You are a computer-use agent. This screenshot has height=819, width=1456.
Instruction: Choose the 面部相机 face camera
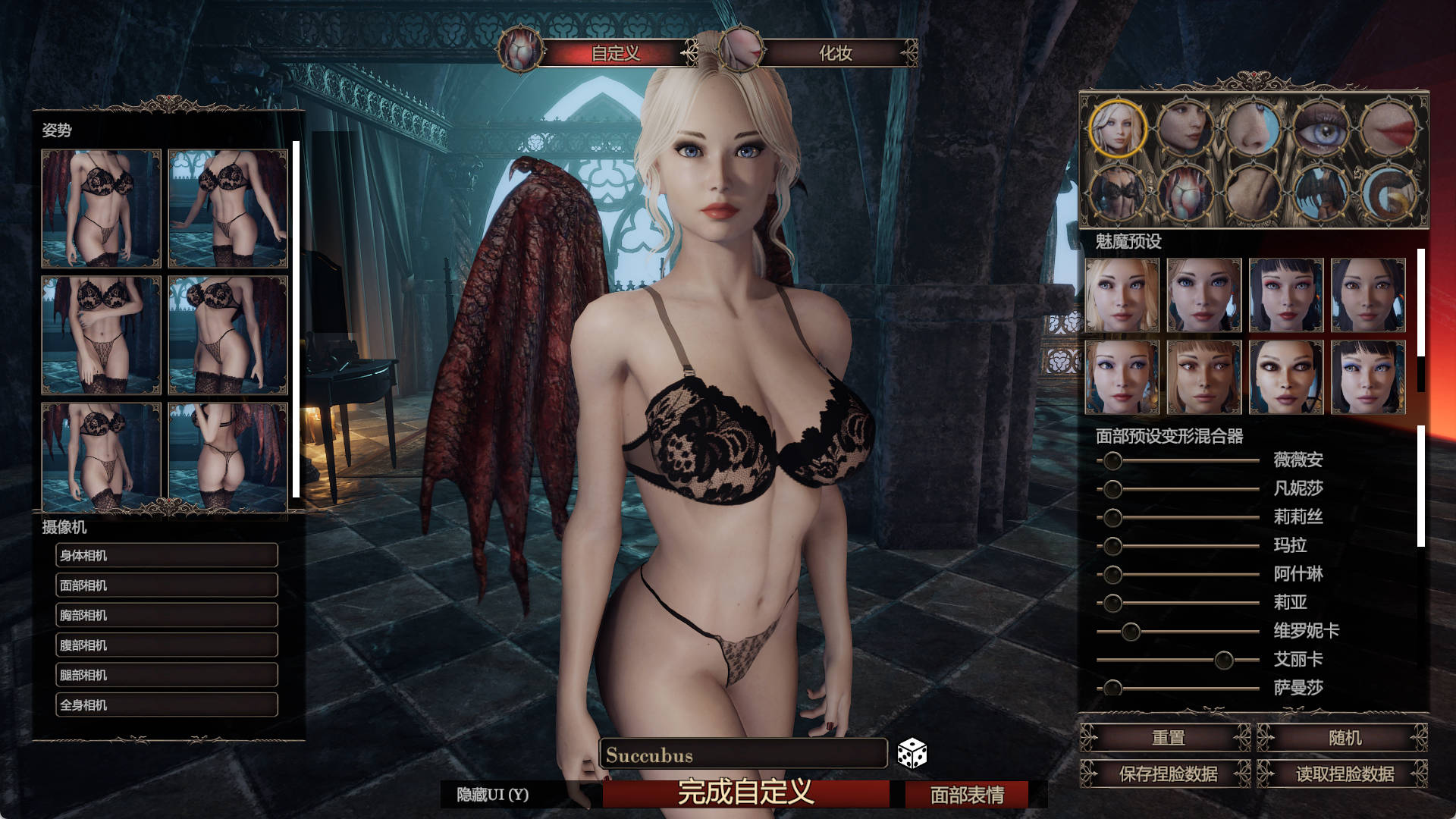click(167, 585)
